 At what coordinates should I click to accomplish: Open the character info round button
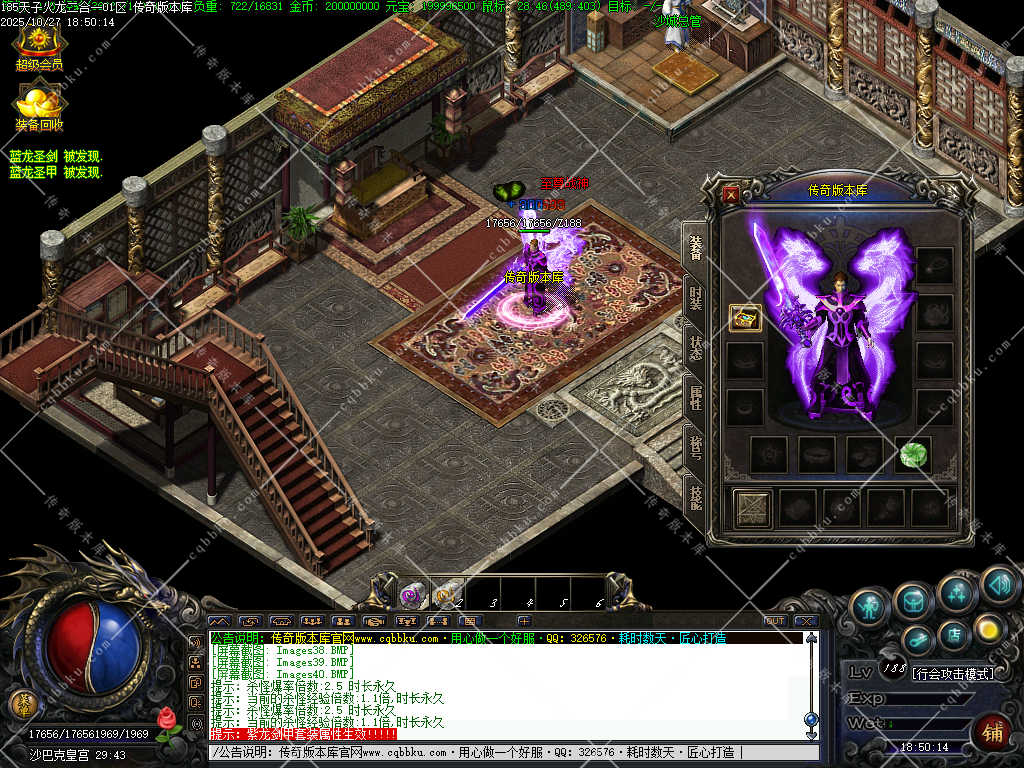point(871,607)
